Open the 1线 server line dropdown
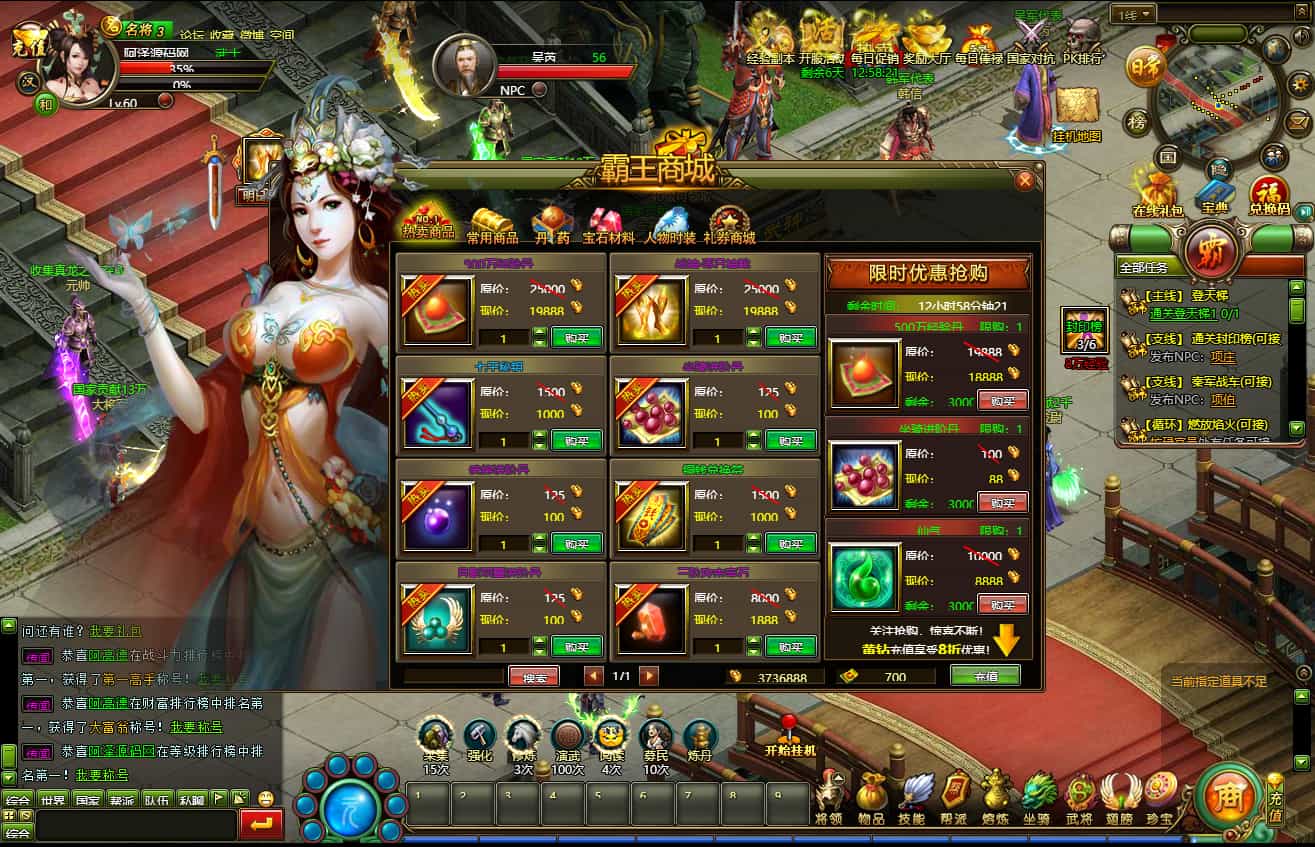 (1135, 14)
